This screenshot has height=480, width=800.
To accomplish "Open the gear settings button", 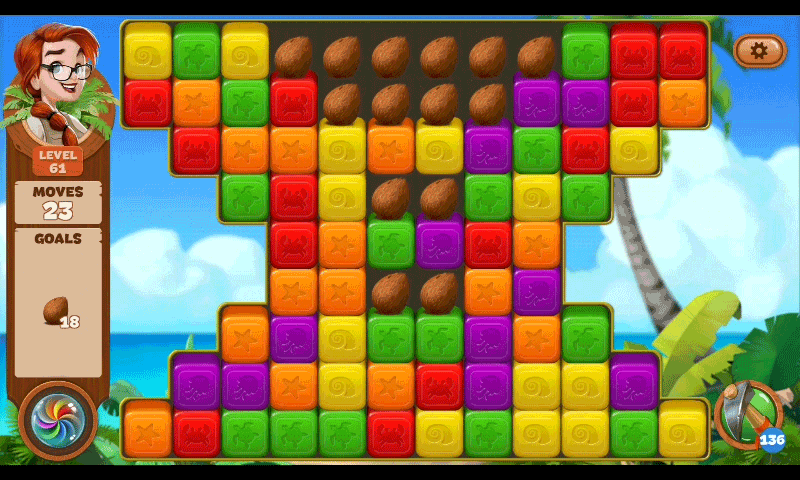I will point(759,50).
